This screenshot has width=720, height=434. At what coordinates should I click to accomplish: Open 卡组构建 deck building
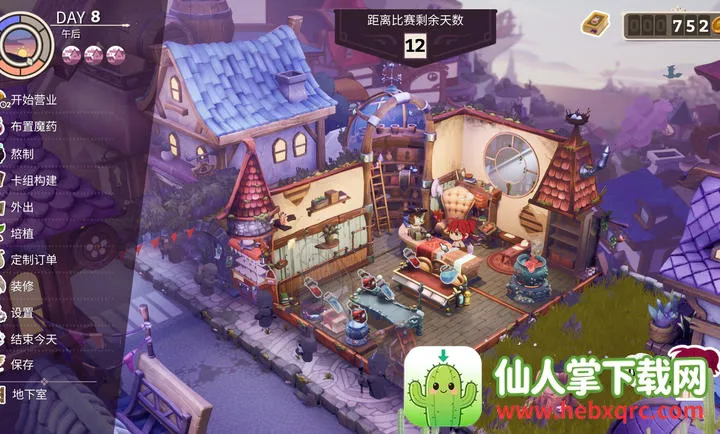33,180
